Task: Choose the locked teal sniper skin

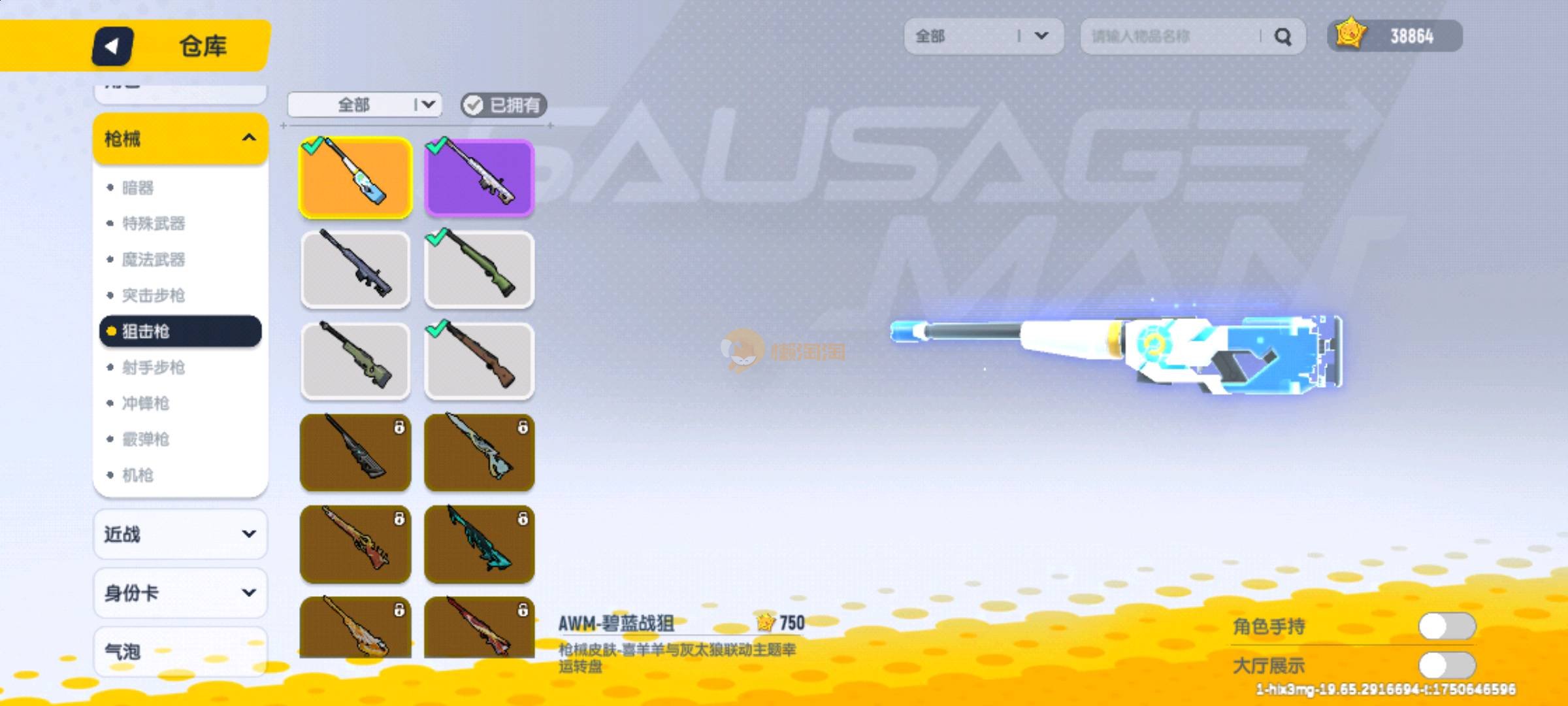Action: pos(479,544)
